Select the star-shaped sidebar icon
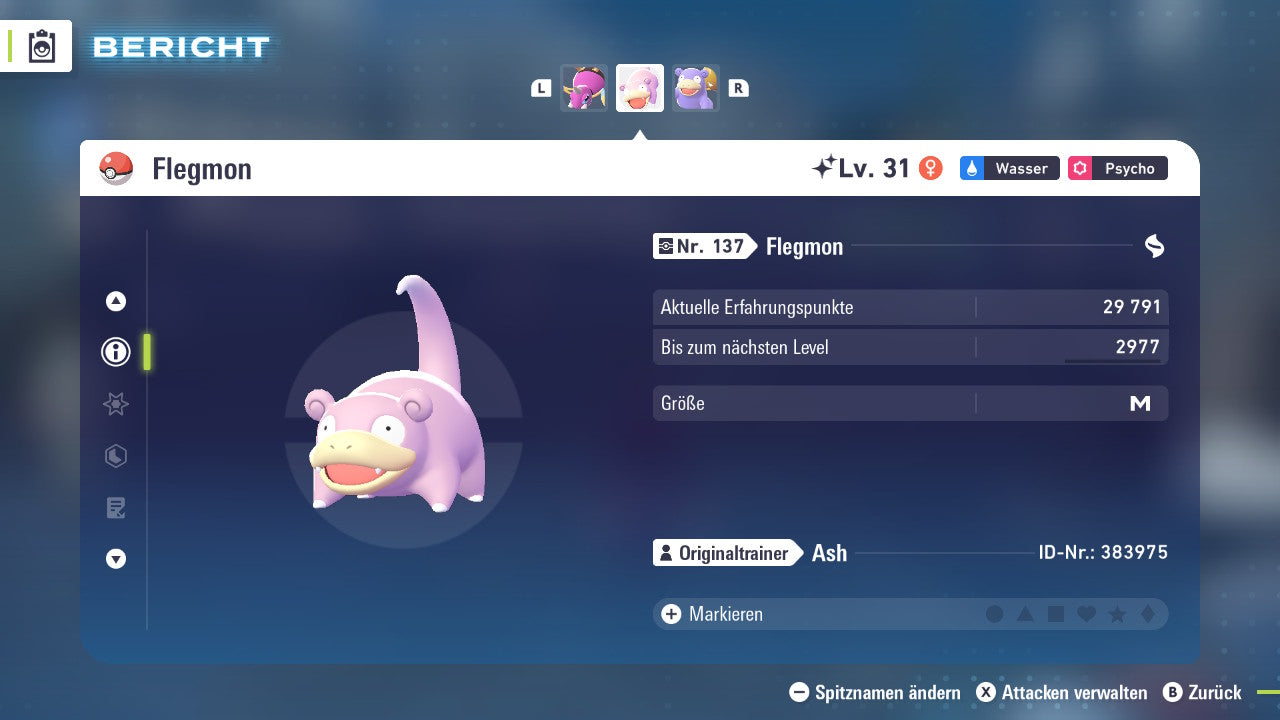Screen dimensions: 1280x720 click(115, 404)
